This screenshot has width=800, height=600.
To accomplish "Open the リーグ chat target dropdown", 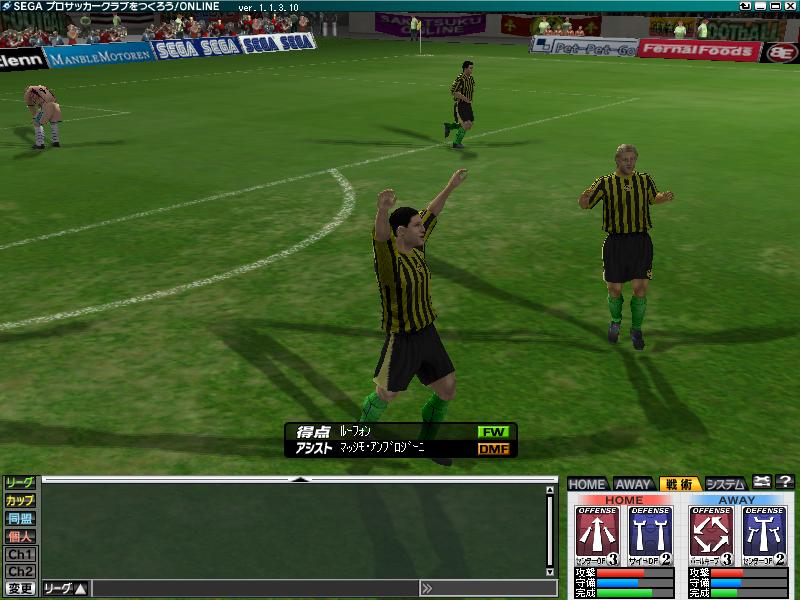I will (x=66, y=589).
